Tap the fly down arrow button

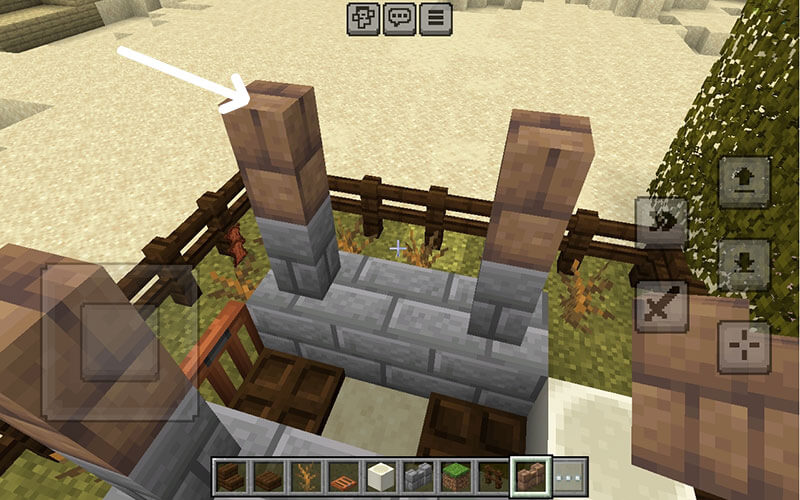pyautogui.click(x=745, y=264)
